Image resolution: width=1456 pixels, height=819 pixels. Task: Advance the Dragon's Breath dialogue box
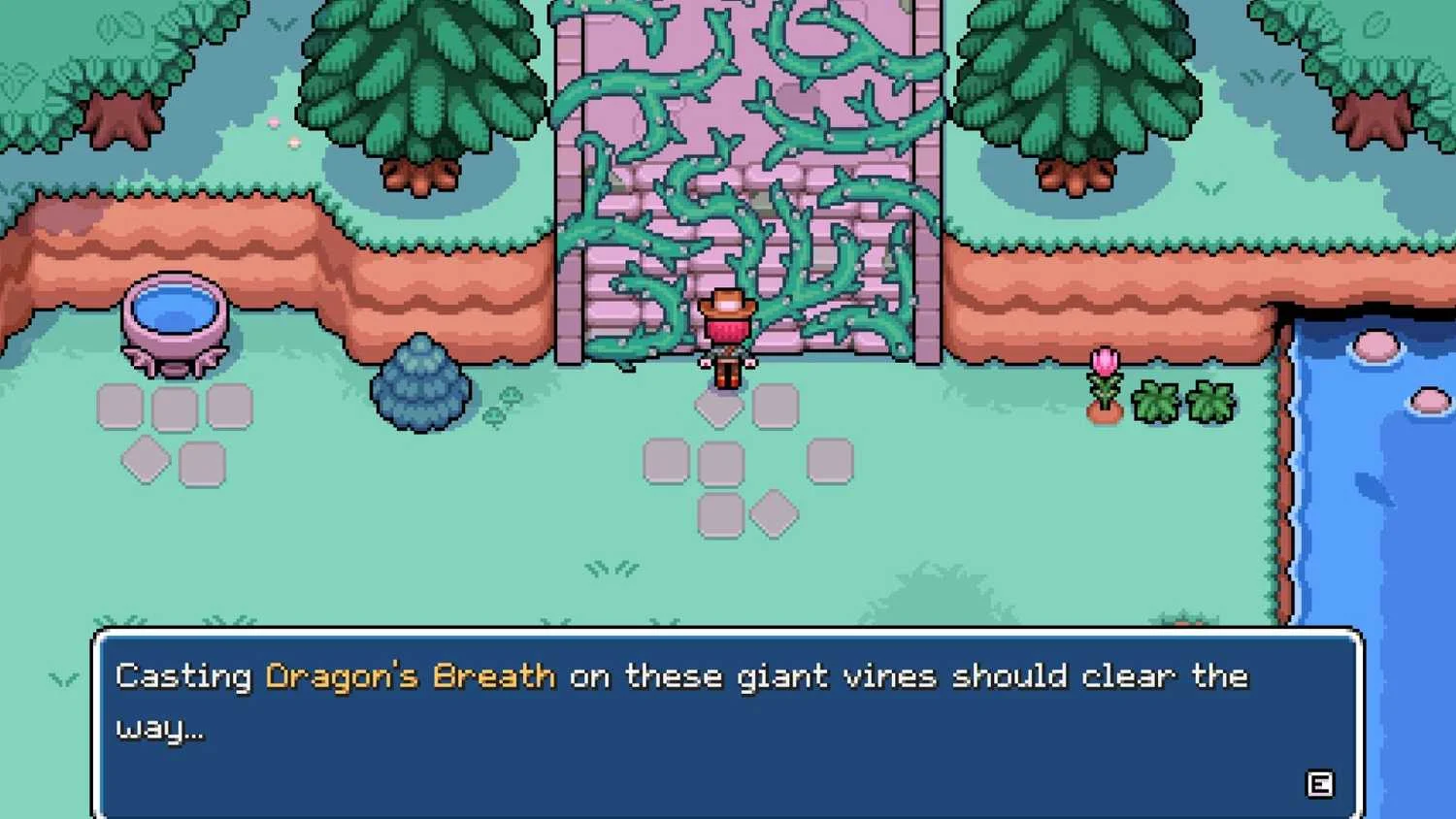point(1319,783)
